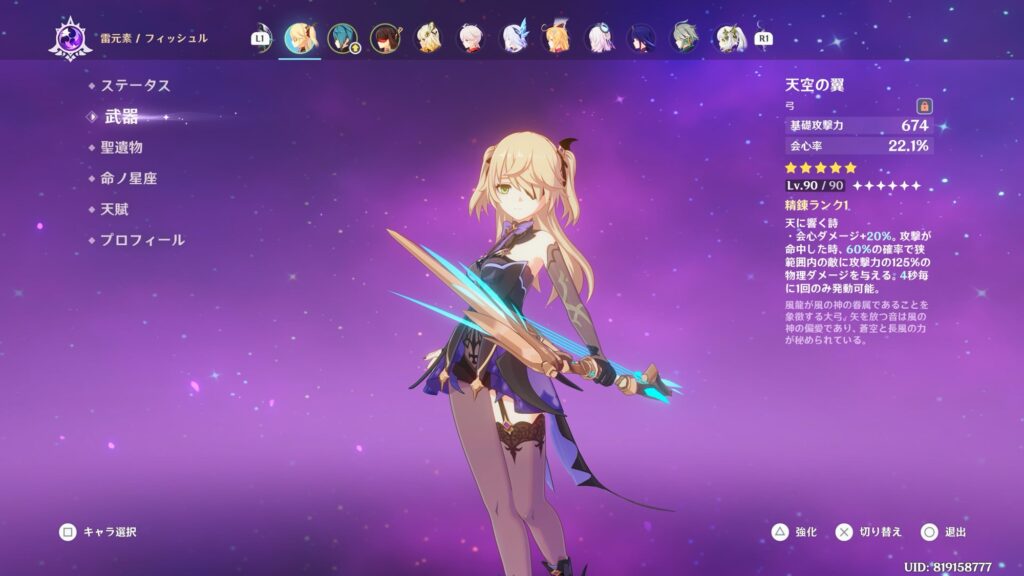Switch to the 天賦 talents page

tap(114, 210)
